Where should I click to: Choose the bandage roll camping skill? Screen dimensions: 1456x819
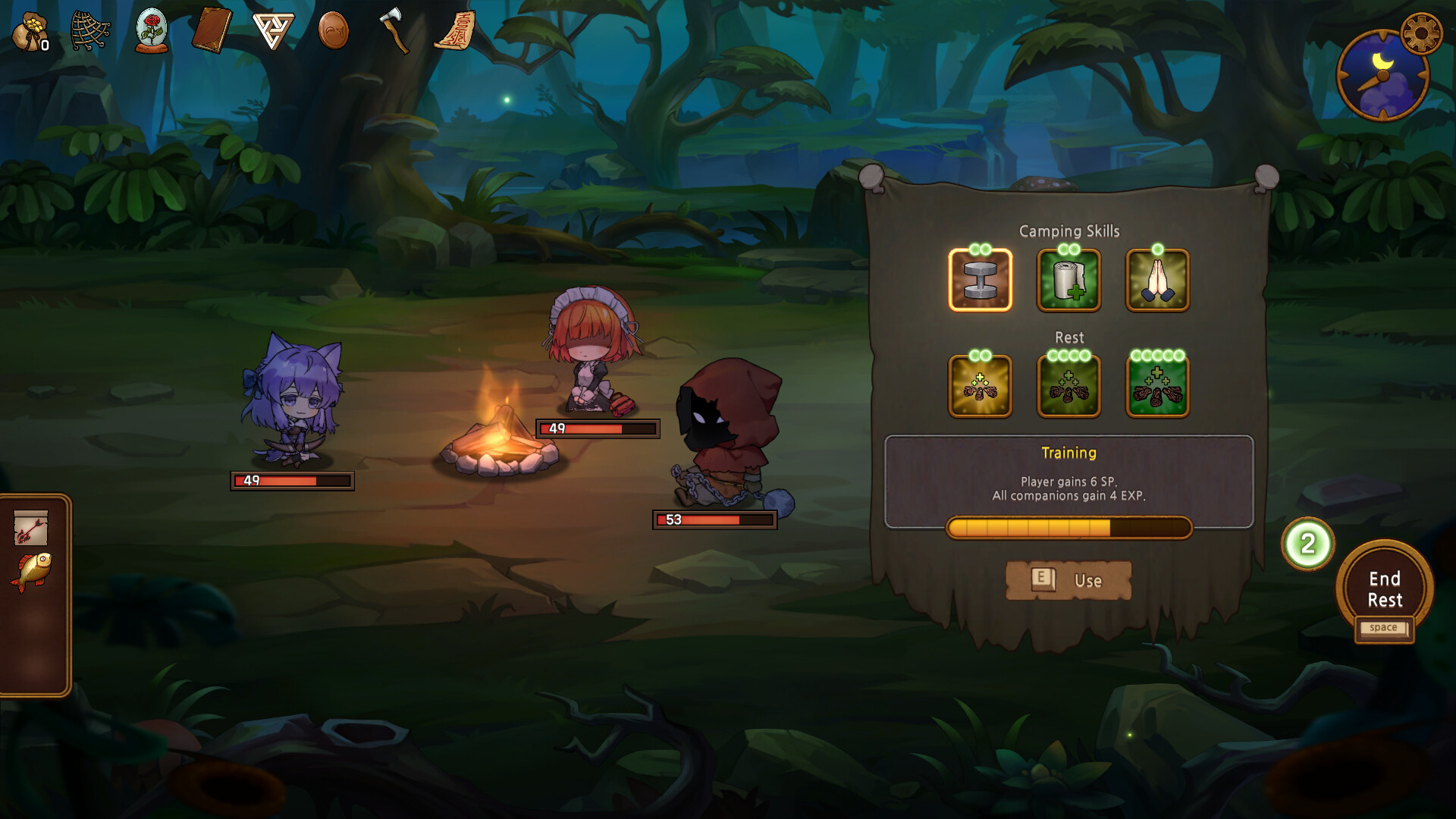[x=1068, y=280]
